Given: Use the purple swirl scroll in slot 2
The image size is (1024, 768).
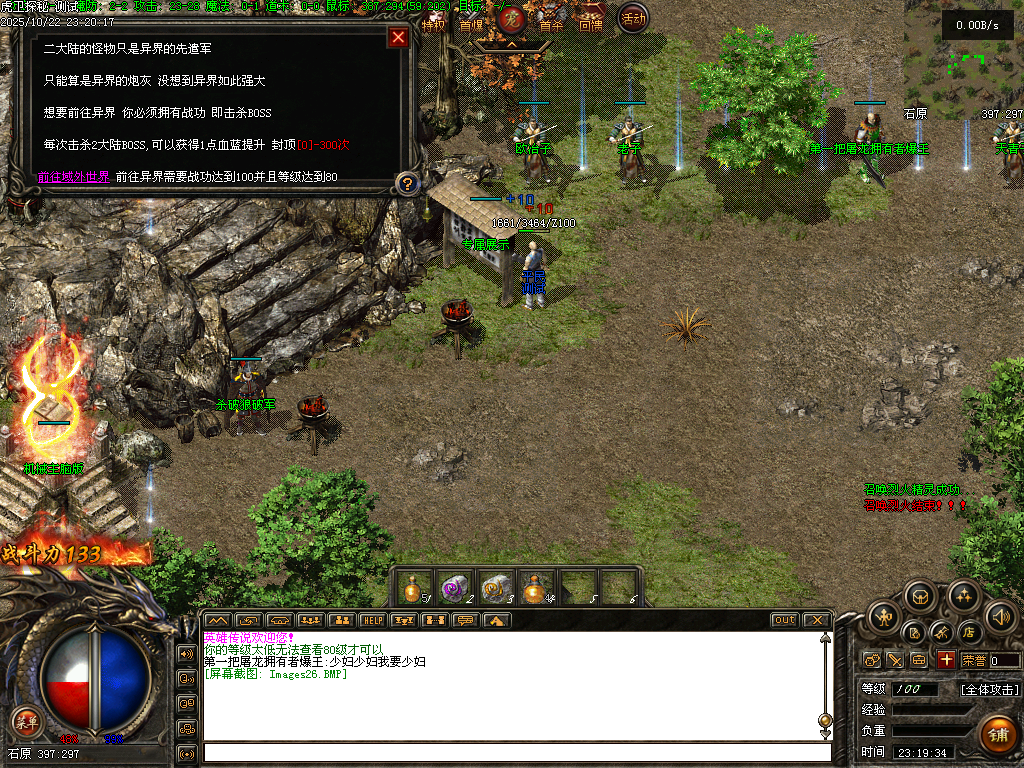Looking at the screenshot, I should point(455,588).
